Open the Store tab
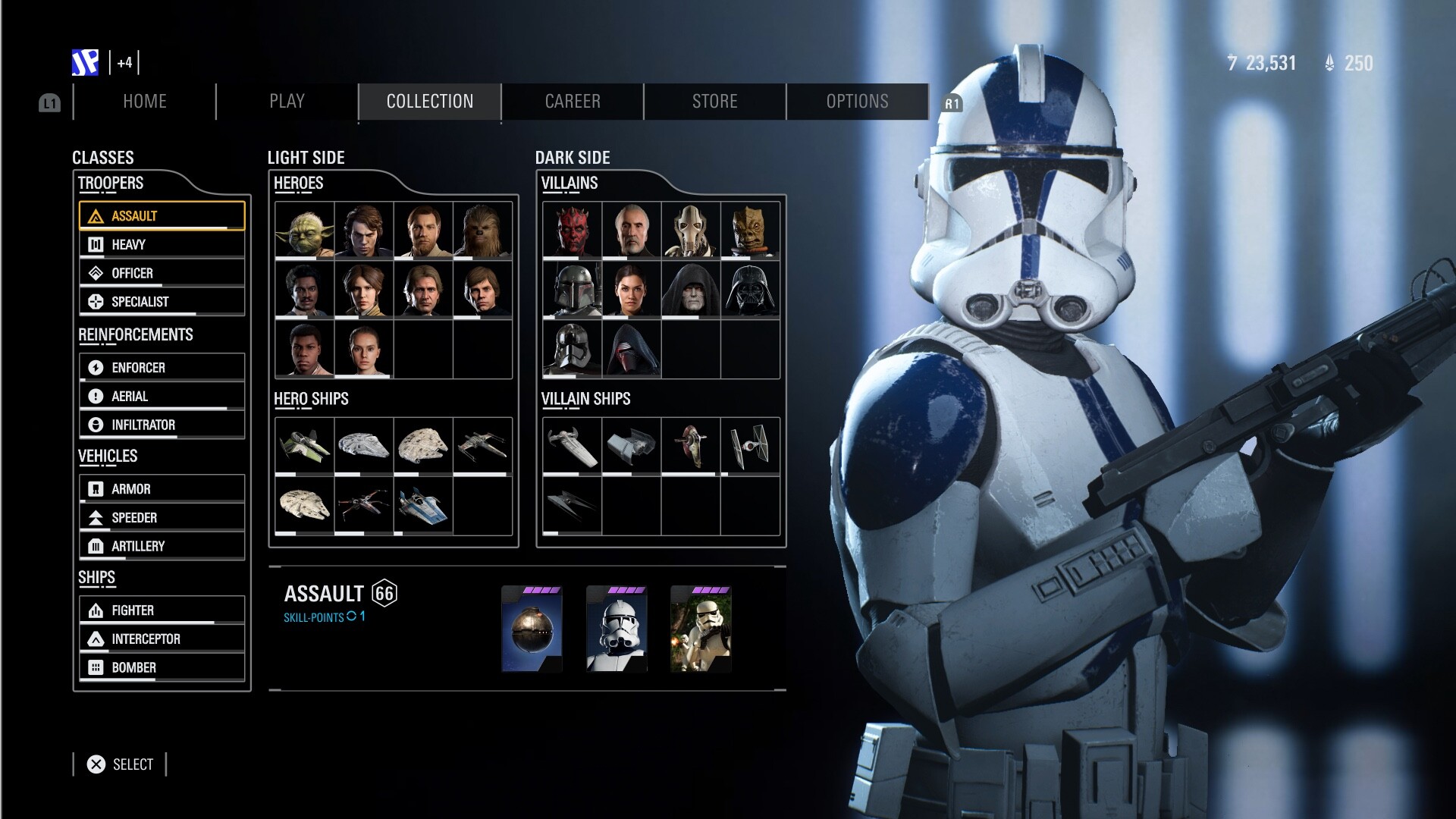The width and height of the screenshot is (1456, 819). point(714,102)
